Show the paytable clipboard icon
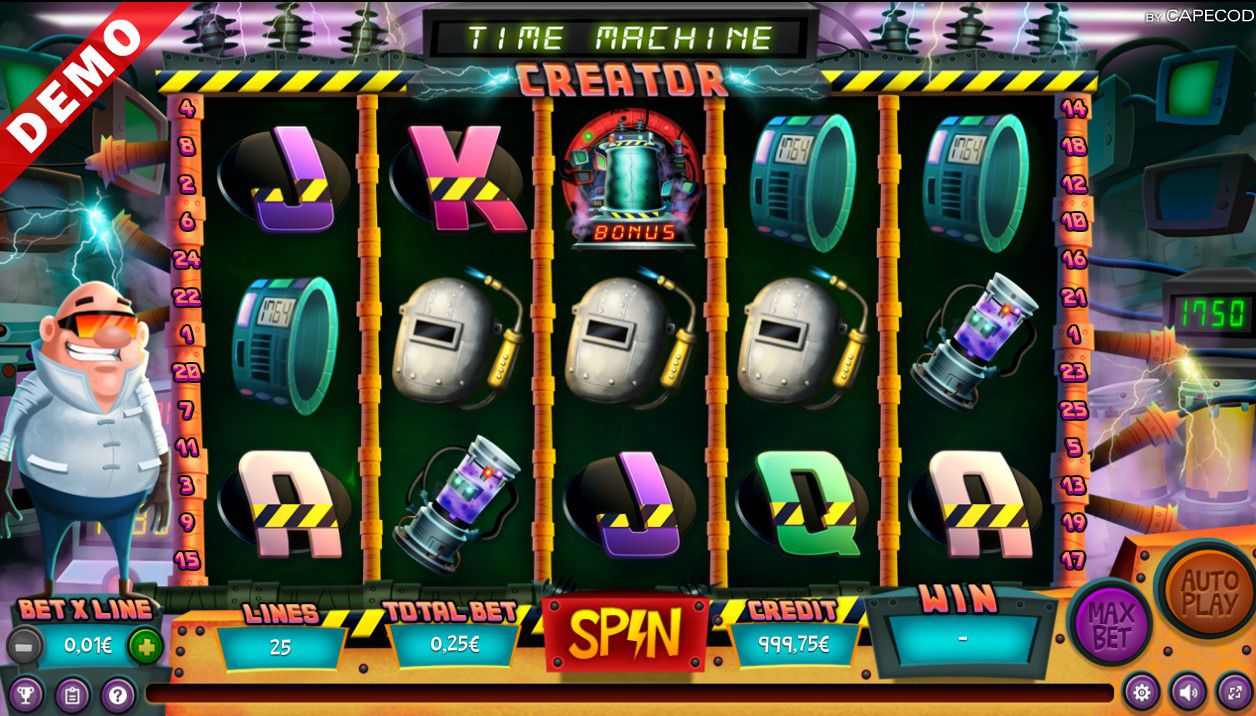This screenshot has width=1256, height=716. point(71,694)
